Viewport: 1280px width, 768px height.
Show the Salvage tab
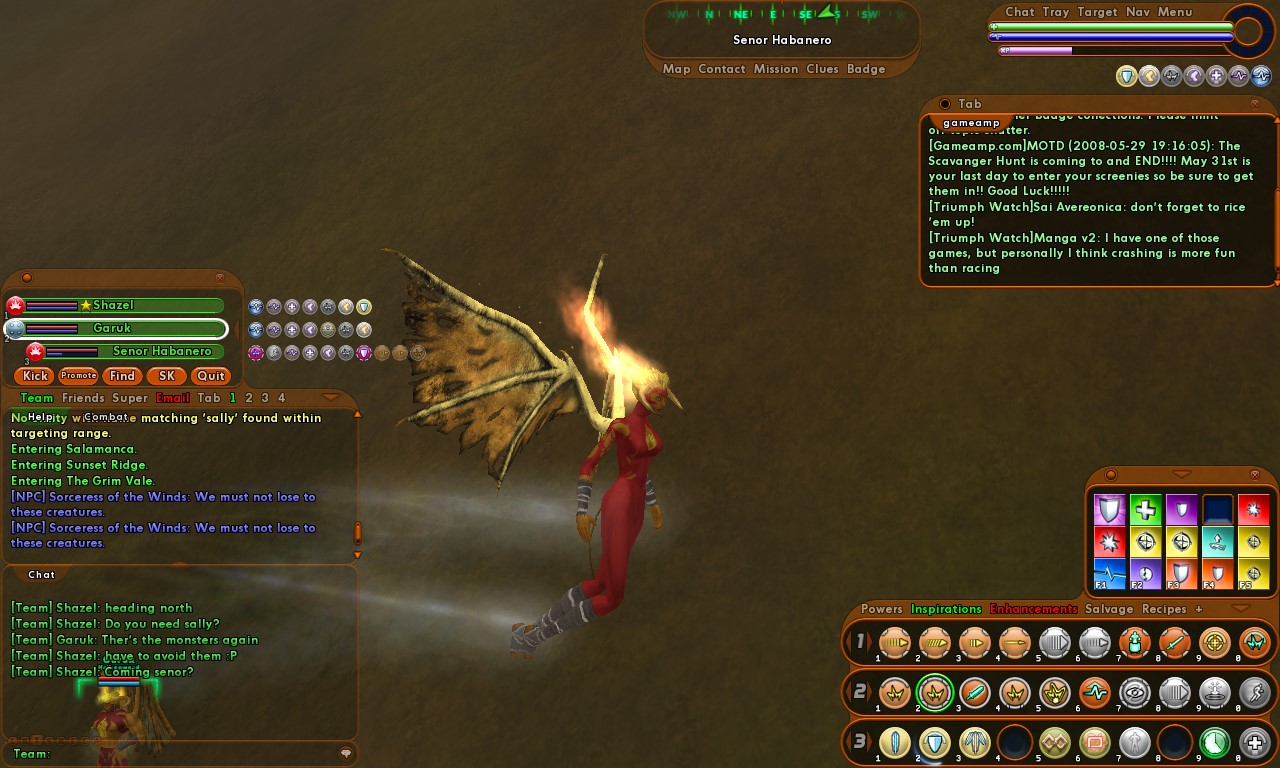pyautogui.click(x=1109, y=609)
